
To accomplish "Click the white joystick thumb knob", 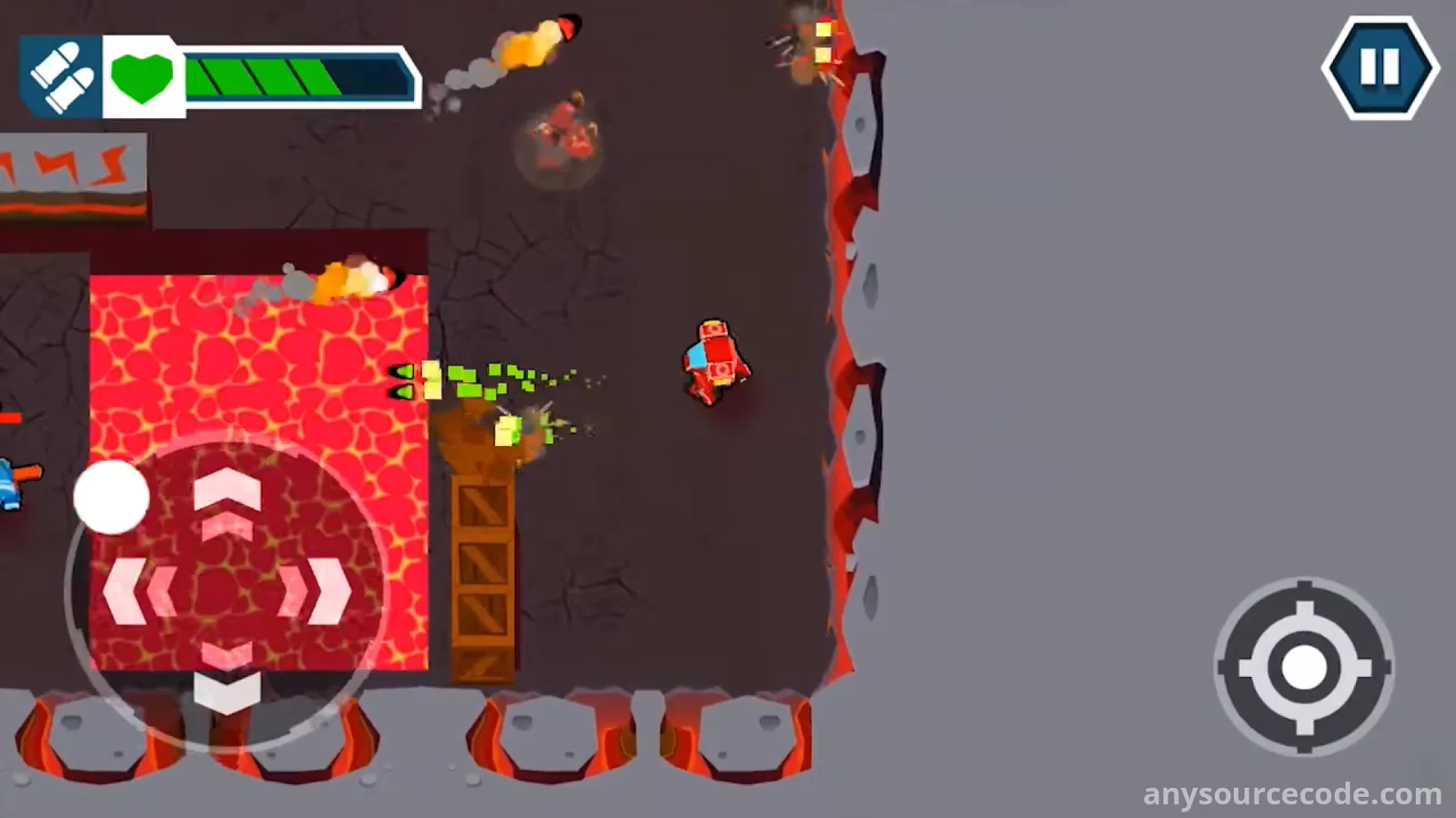I will tap(111, 497).
